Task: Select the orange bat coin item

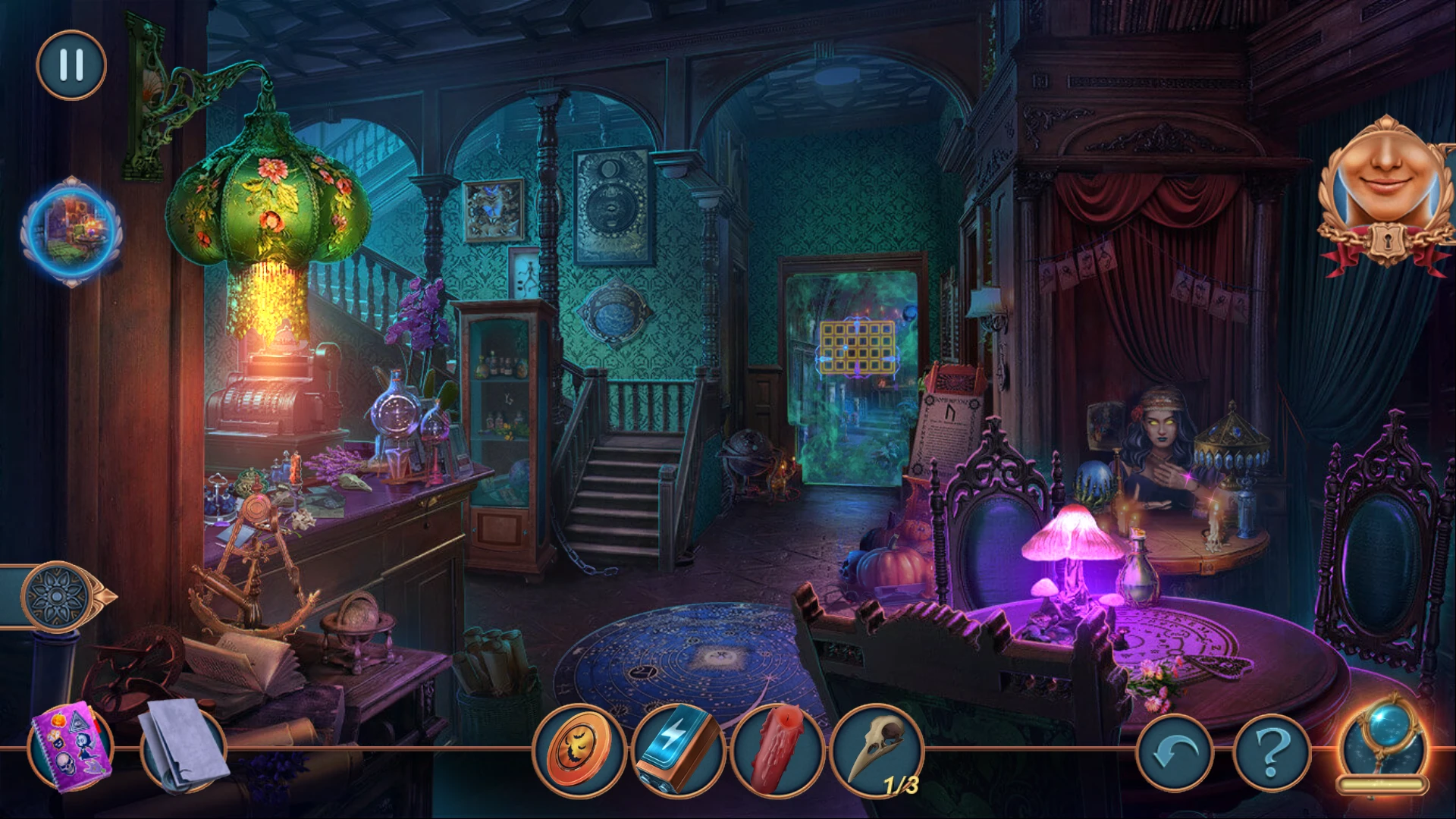Action: coord(580,750)
